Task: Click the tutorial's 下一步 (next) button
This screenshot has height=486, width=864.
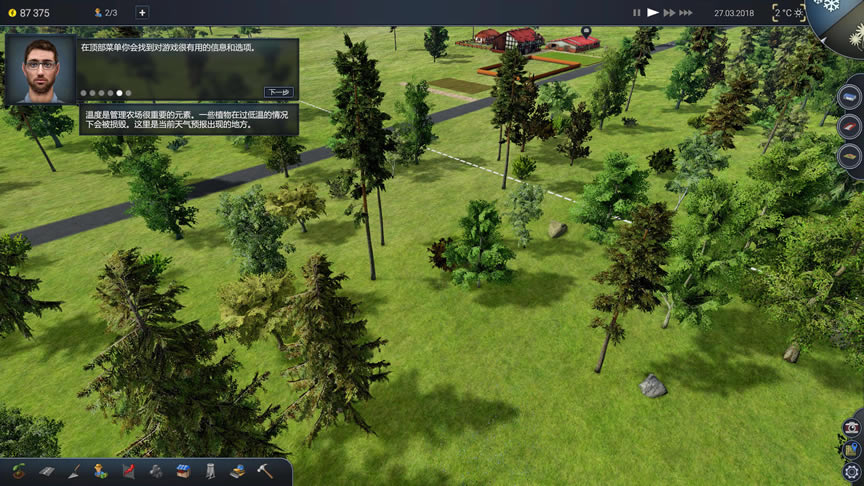Action: [x=279, y=92]
